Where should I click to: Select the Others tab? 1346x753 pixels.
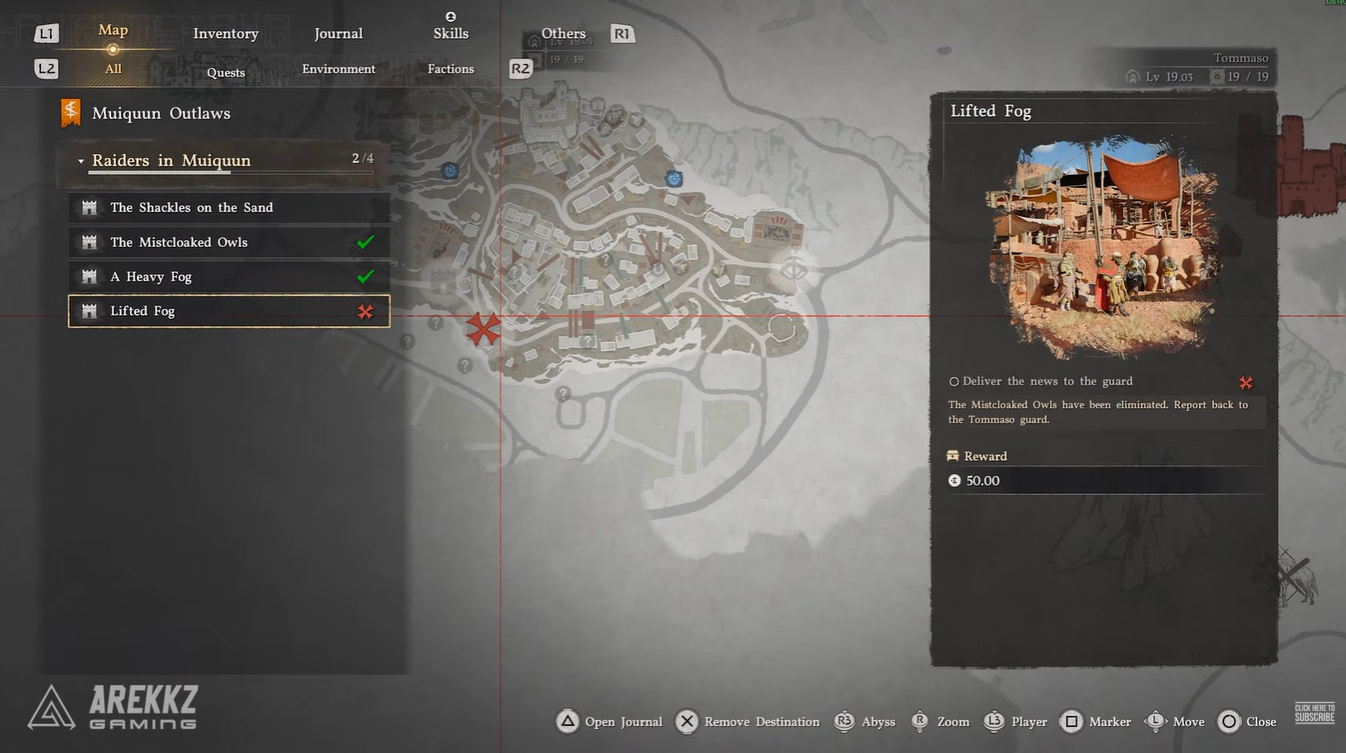pos(563,34)
